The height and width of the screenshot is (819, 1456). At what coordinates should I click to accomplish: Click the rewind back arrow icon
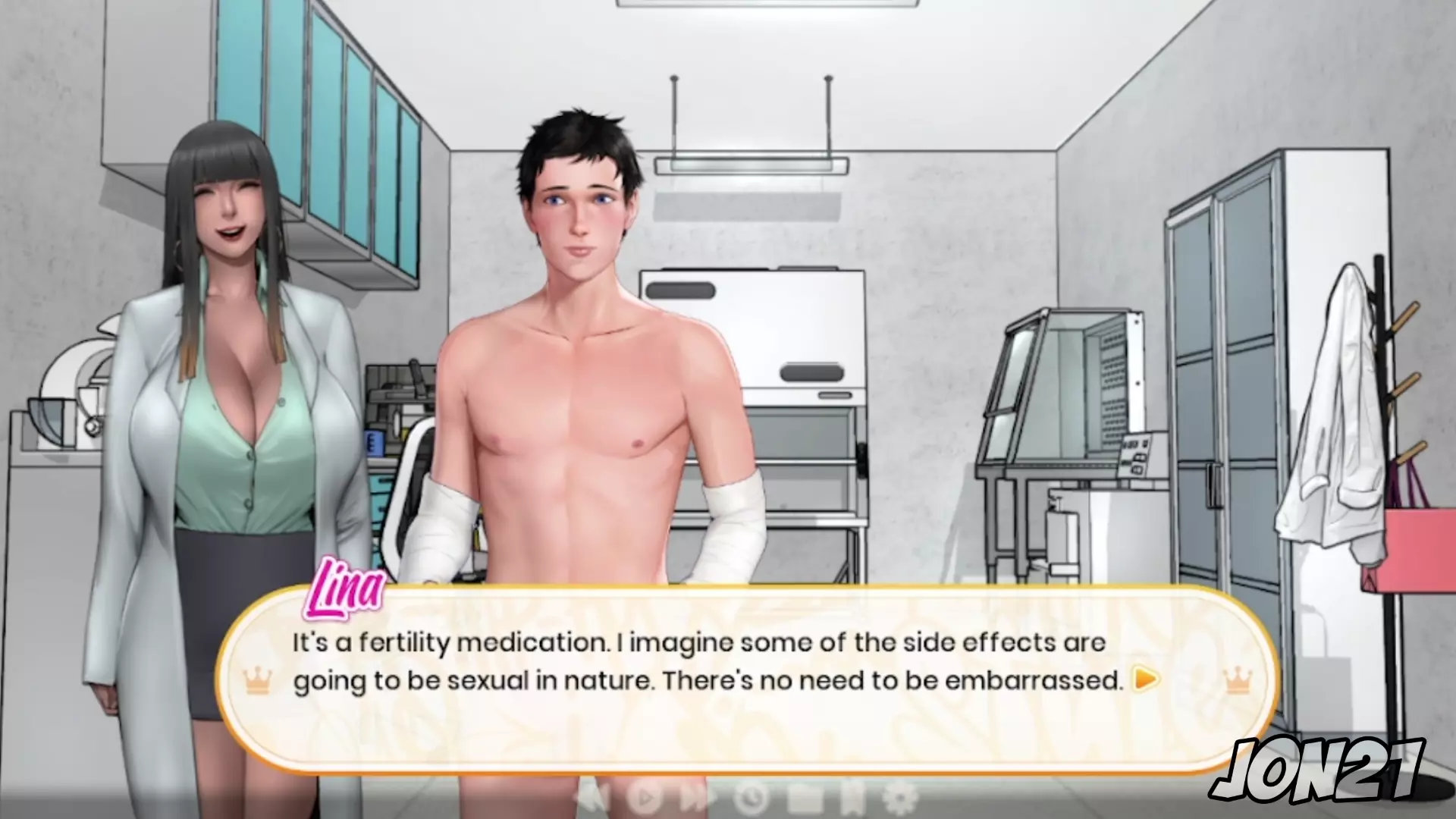[593, 797]
